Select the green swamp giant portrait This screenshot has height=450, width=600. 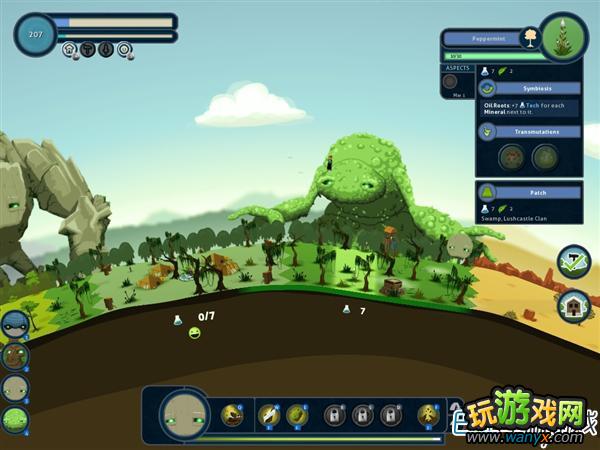coord(14,419)
